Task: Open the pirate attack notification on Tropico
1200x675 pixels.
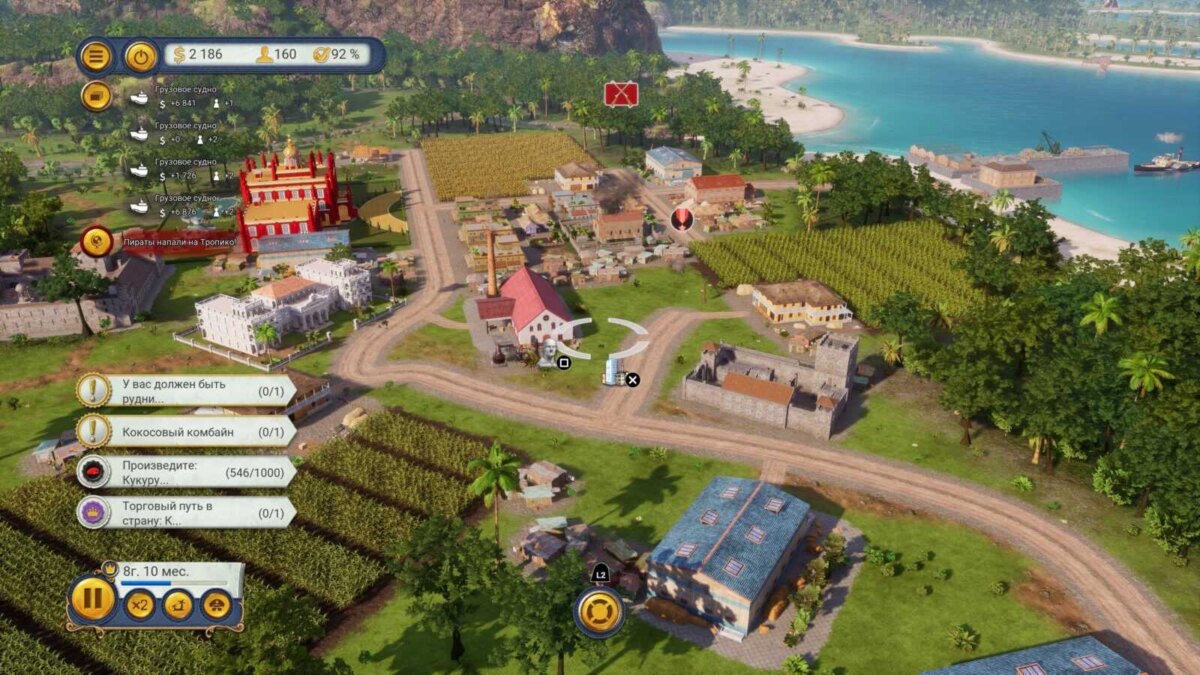Action: click(x=97, y=241)
